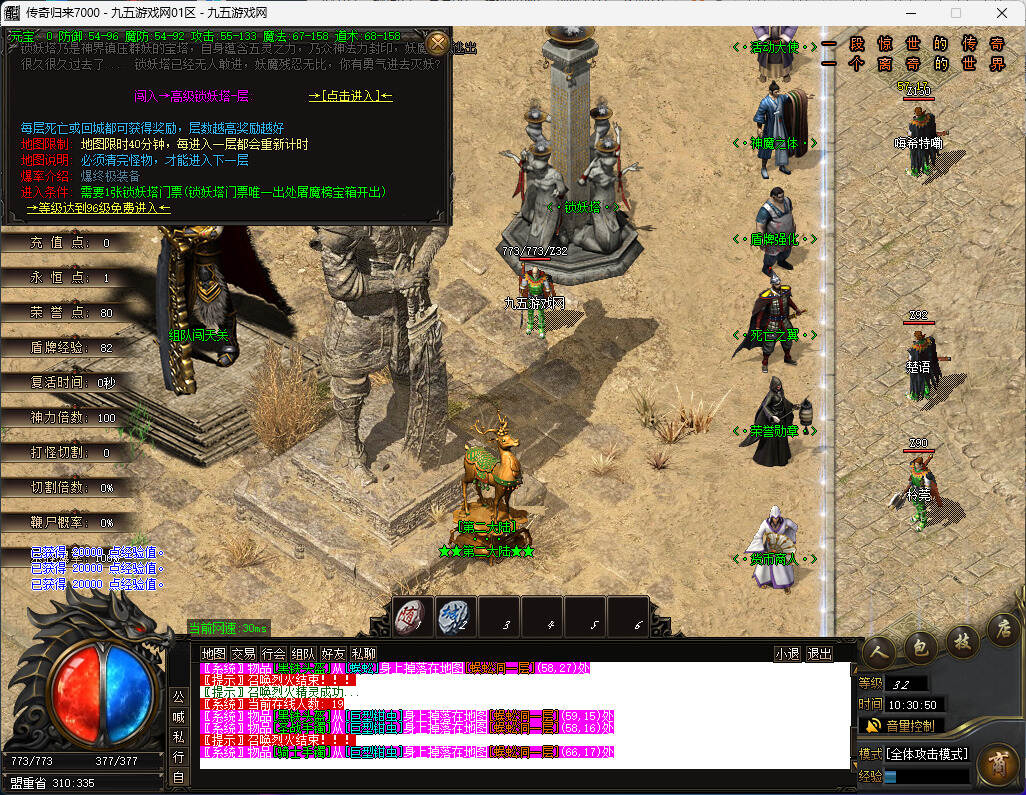Click the 点击进入 link to enter the tower

(x=350, y=96)
